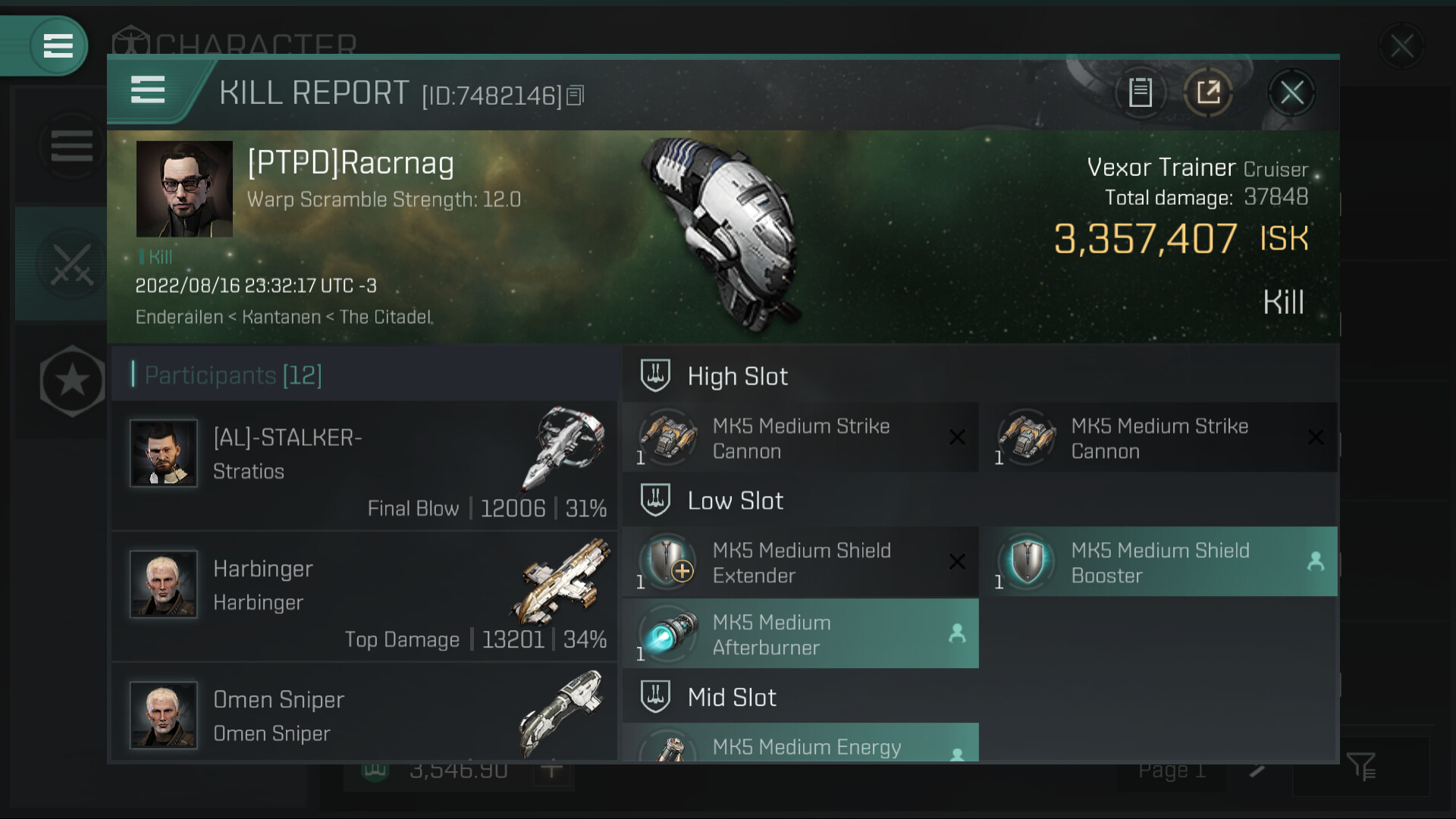The height and width of the screenshot is (819, 1456).
Task: Copy the kill report ID
Action: coord(576,96)
